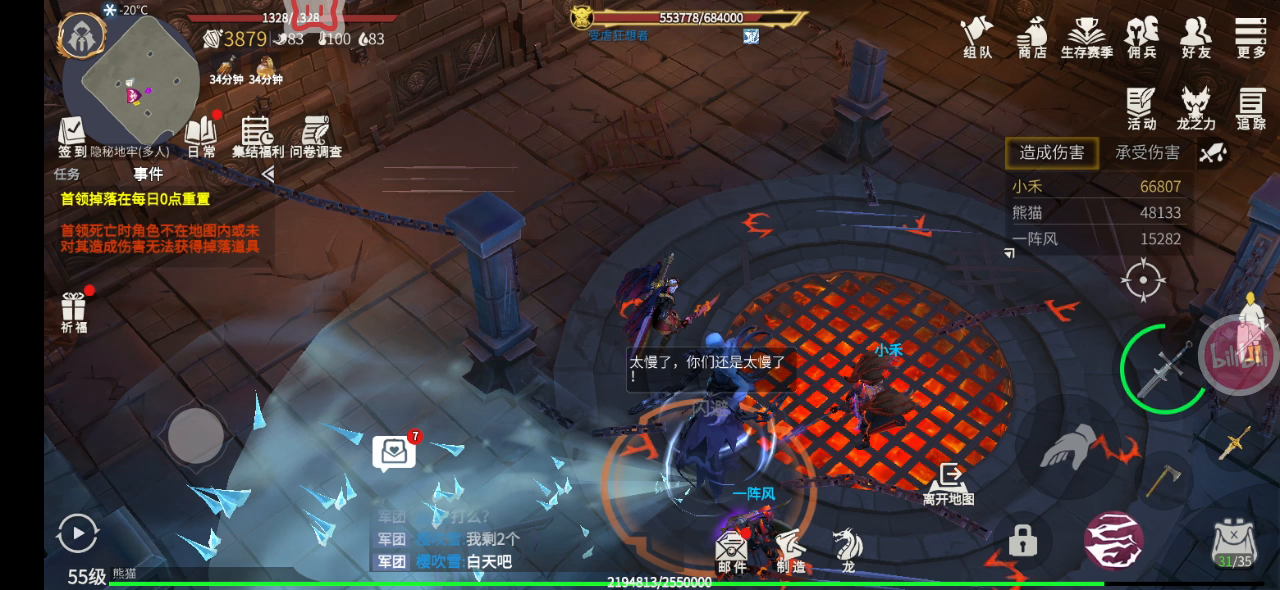Open the 追踪 tracking list

click(1251, 107)
